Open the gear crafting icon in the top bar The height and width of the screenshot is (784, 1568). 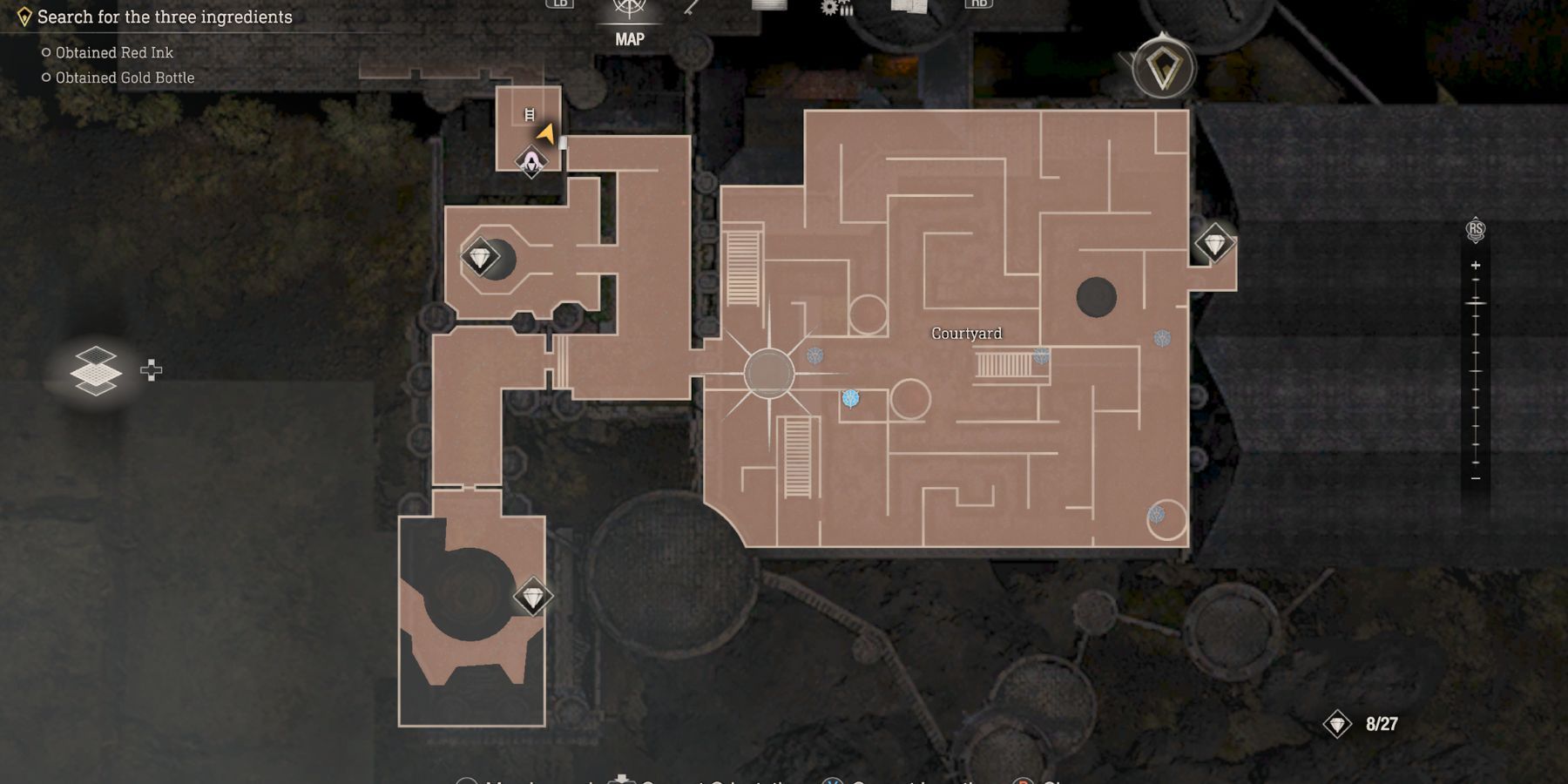(x=830, y=7)
